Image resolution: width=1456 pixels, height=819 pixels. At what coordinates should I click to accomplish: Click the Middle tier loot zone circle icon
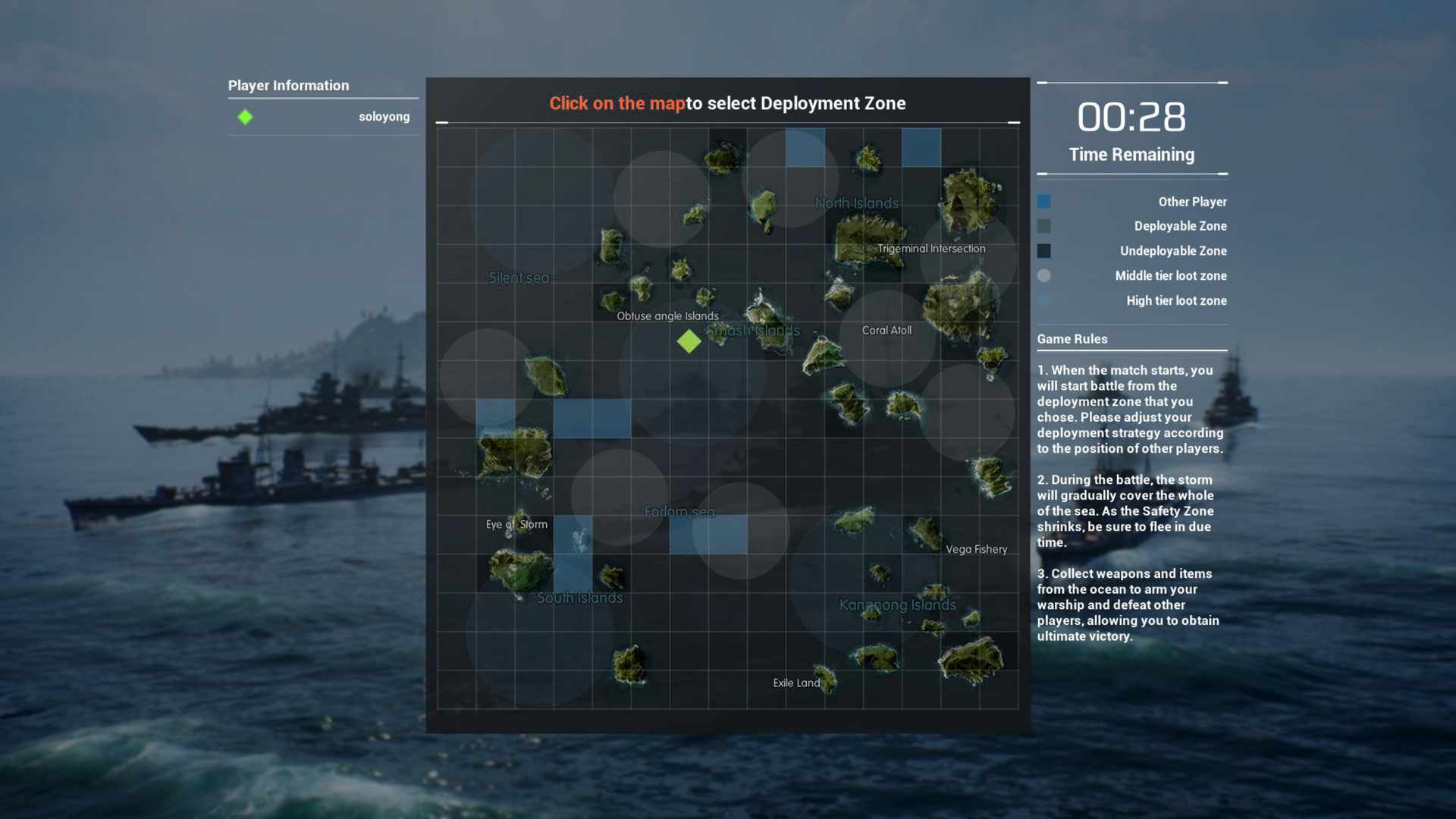[1044, 276]
